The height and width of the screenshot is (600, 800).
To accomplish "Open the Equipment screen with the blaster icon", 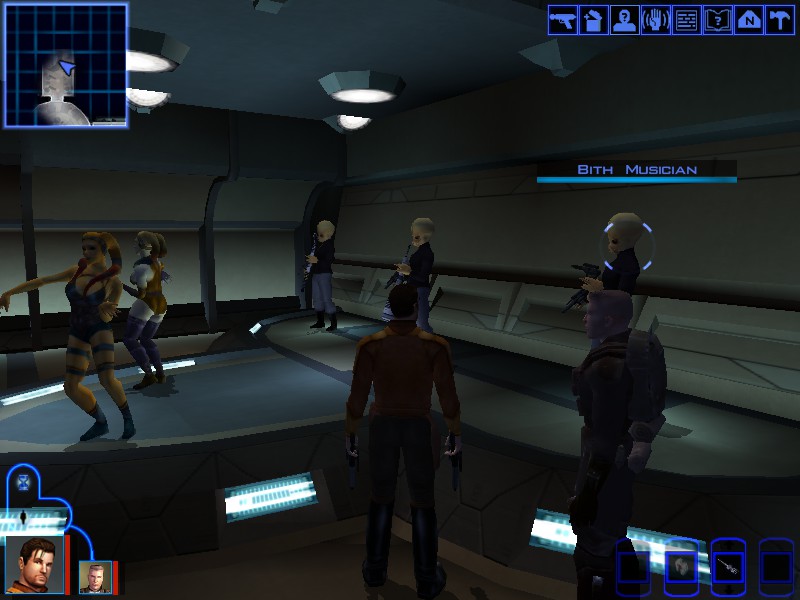I will tap(562, 20).
